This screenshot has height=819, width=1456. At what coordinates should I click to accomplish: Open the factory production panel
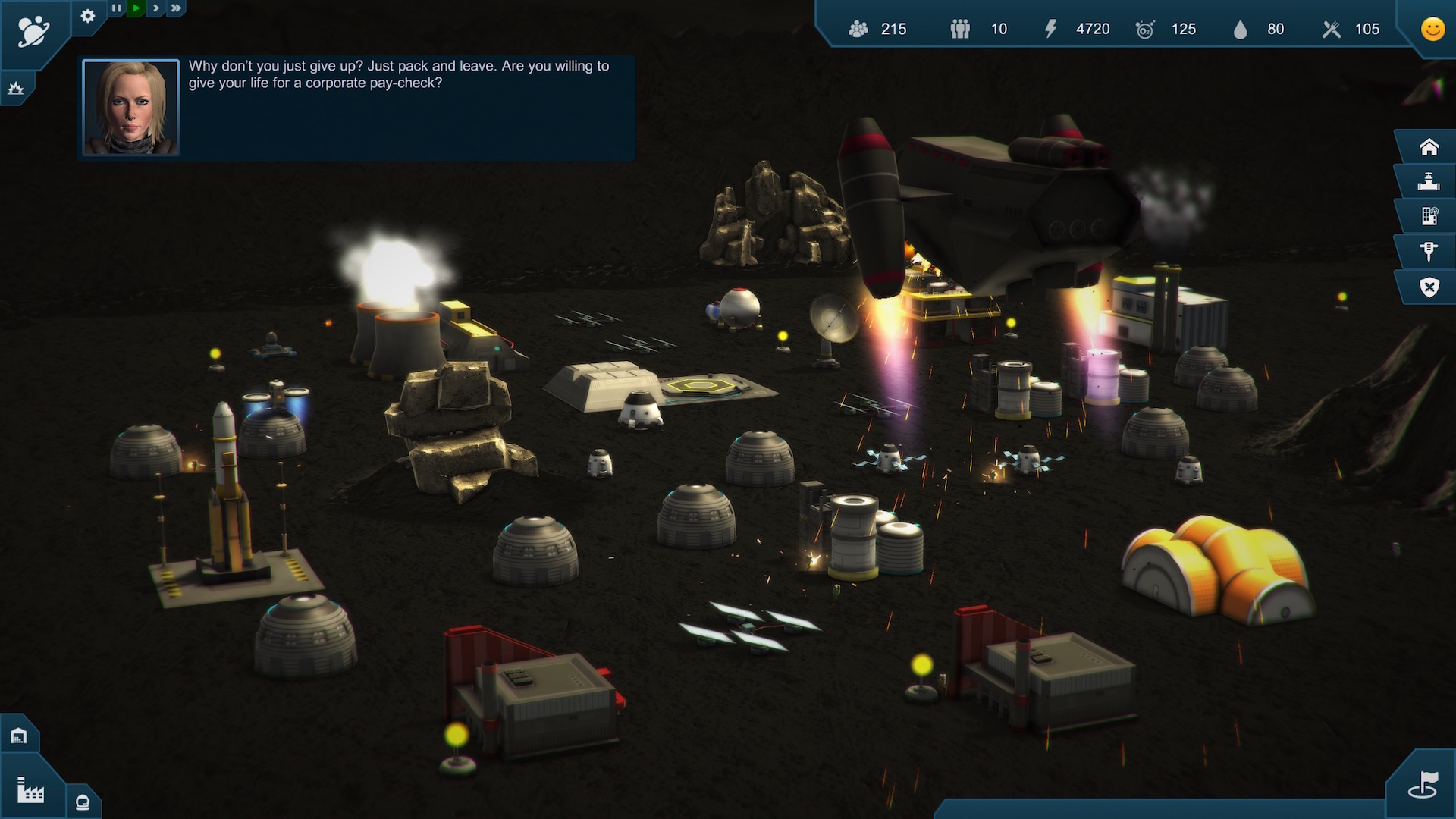pos(29,790)
